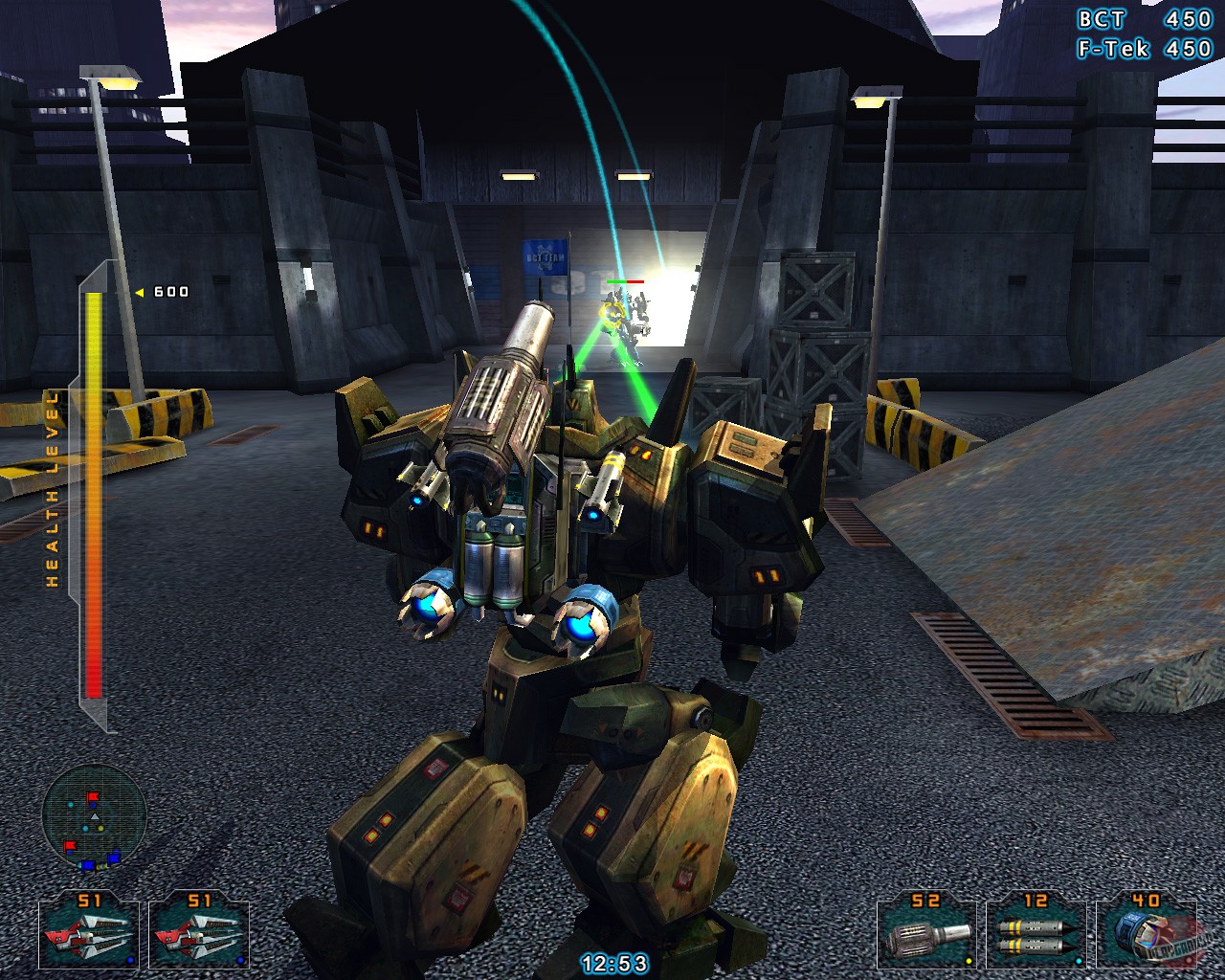This screenshot has width=1225, height=980.
Task: Toggle the yellow ammo indicator on the minigun slot
Action: pyautogui.click(x=967, y=960)
